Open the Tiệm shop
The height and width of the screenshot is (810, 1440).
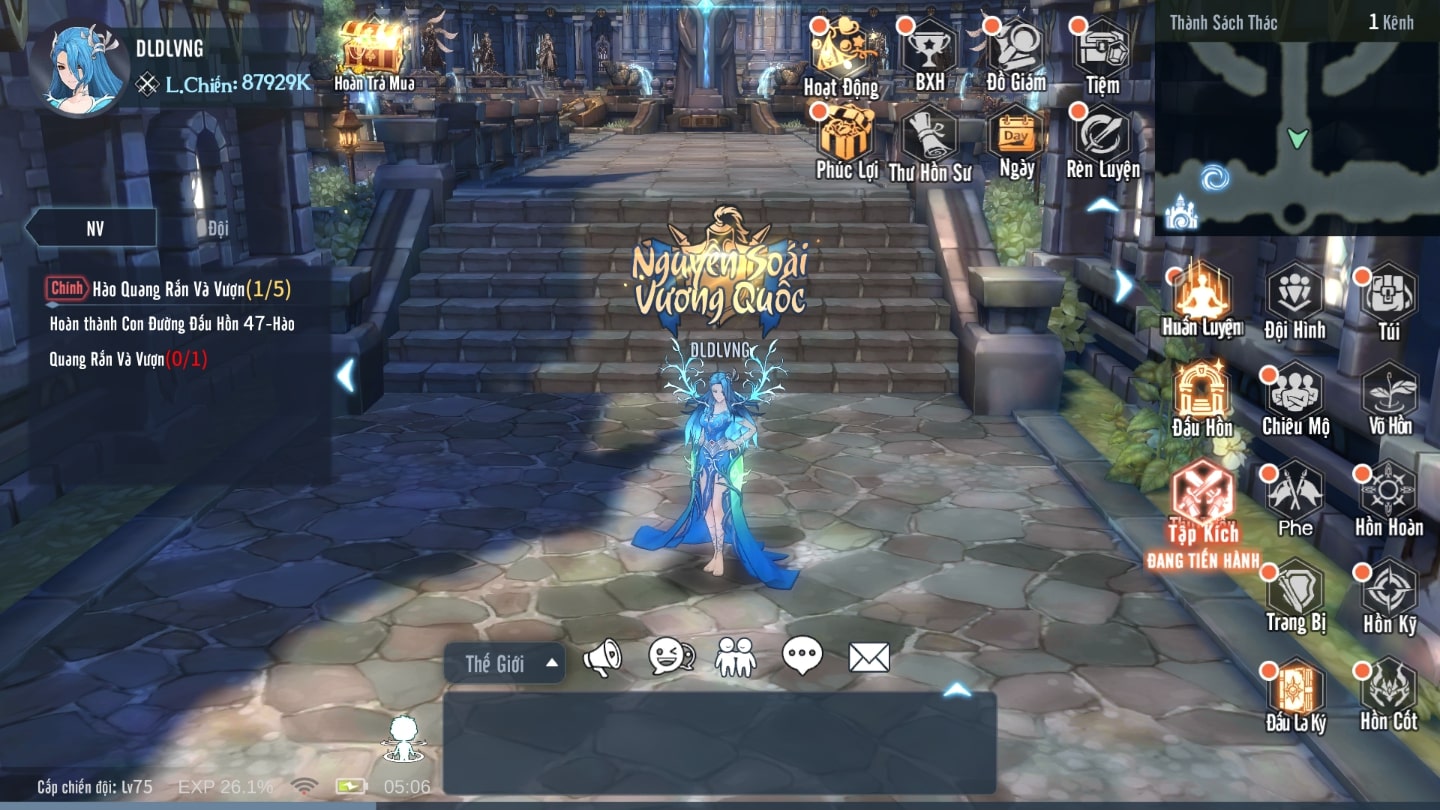coord(1102,50)
